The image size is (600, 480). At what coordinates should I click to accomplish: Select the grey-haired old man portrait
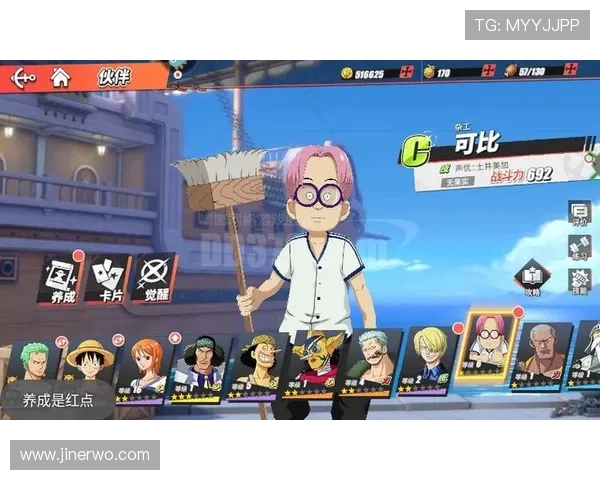pyautogui.click(x=543, y=355)
